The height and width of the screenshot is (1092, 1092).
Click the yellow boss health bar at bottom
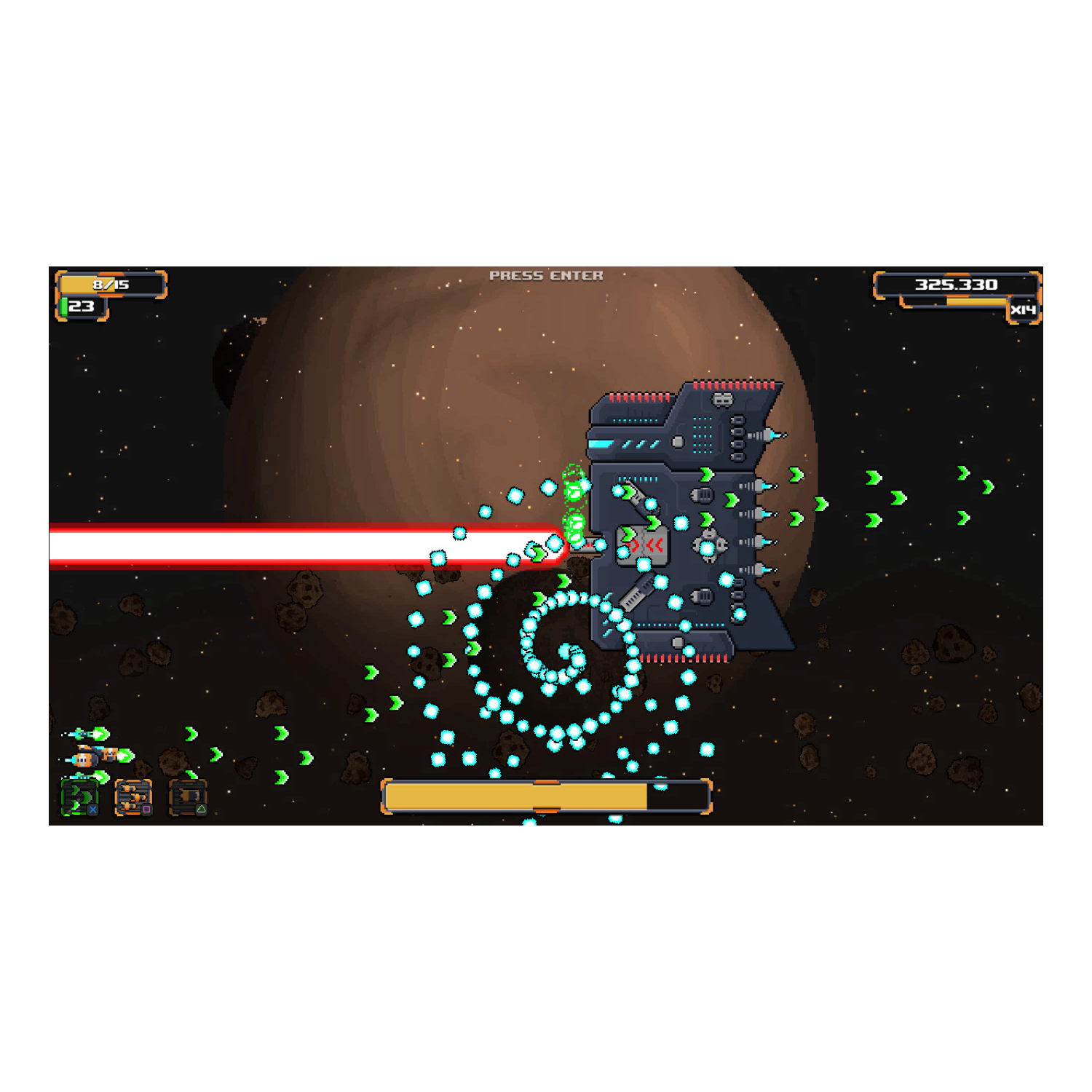click(517, 797)
